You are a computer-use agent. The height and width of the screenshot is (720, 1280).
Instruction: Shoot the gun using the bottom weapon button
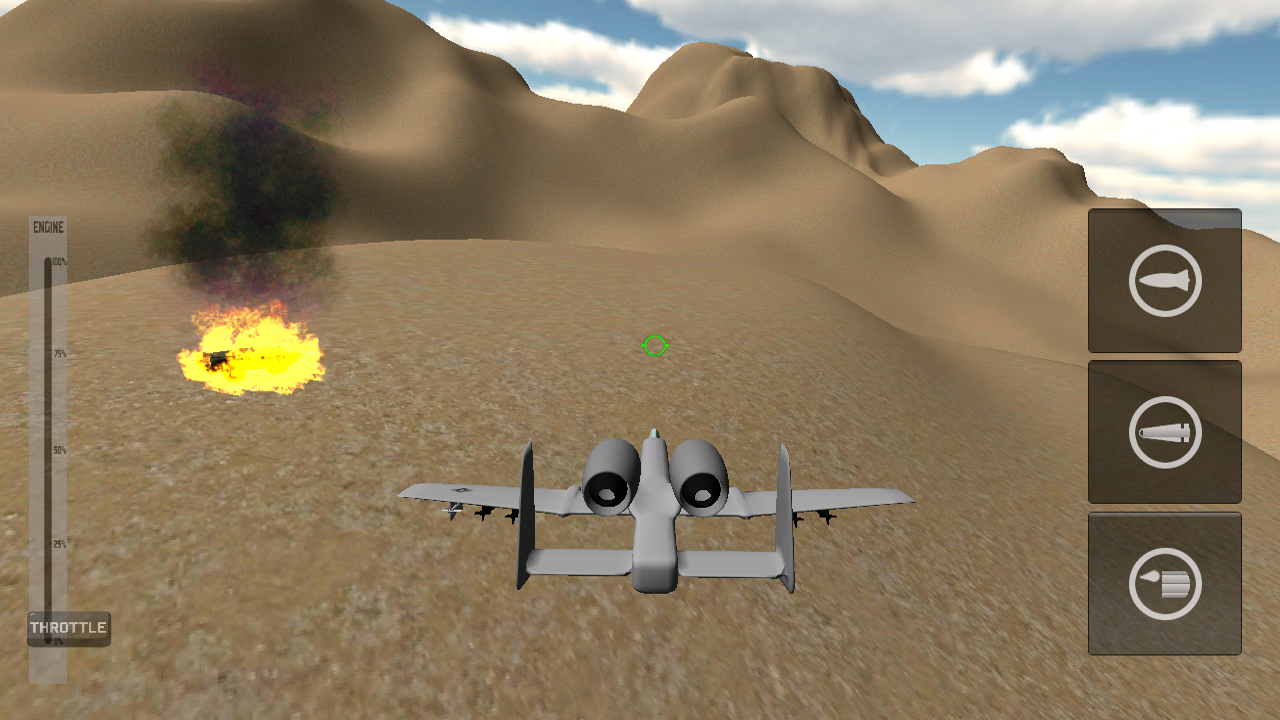pyautogui.click(x=1164, y=583)
